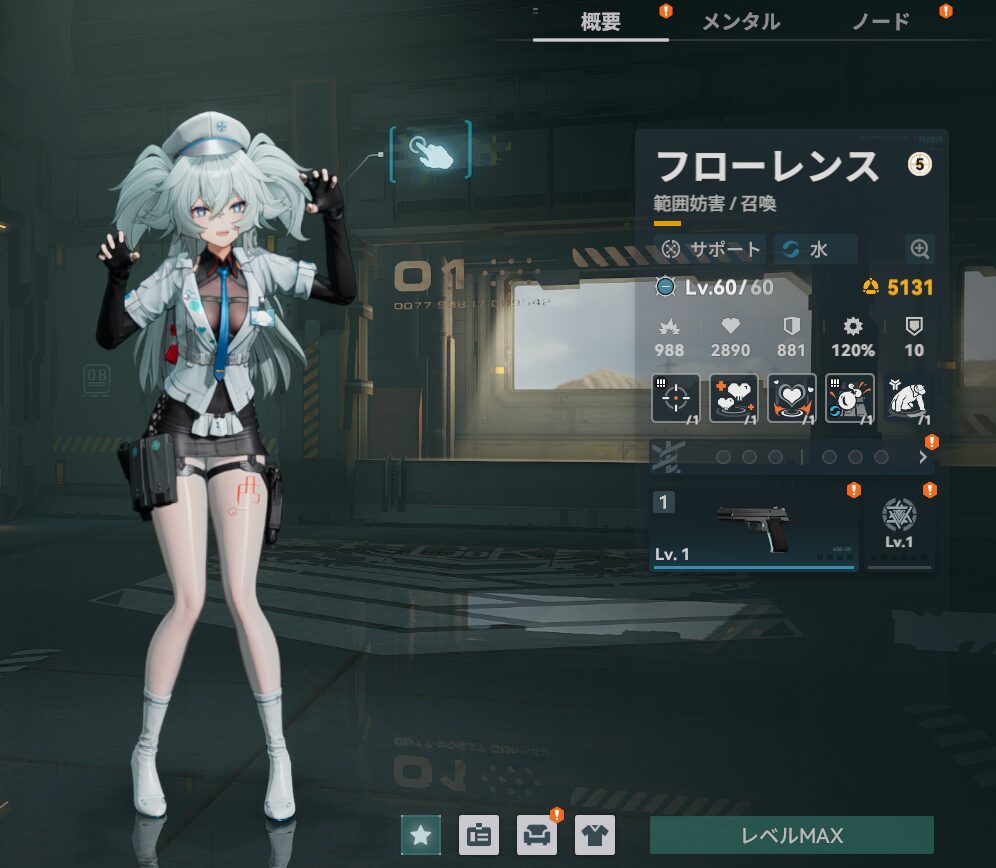
Task: View the healing hearts skill icon
Action: pos(734,398)
